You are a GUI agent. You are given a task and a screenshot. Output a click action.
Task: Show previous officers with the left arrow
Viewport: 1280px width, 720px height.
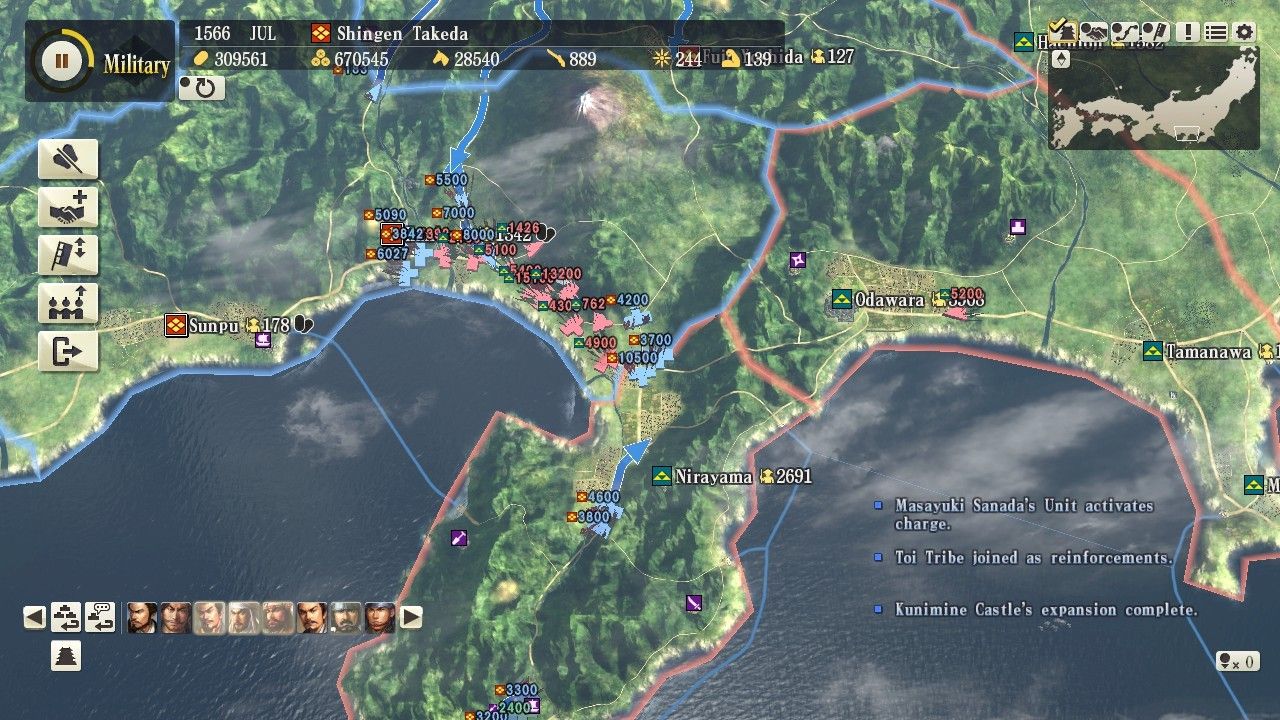pyautogui.click(x=35, y=618)
